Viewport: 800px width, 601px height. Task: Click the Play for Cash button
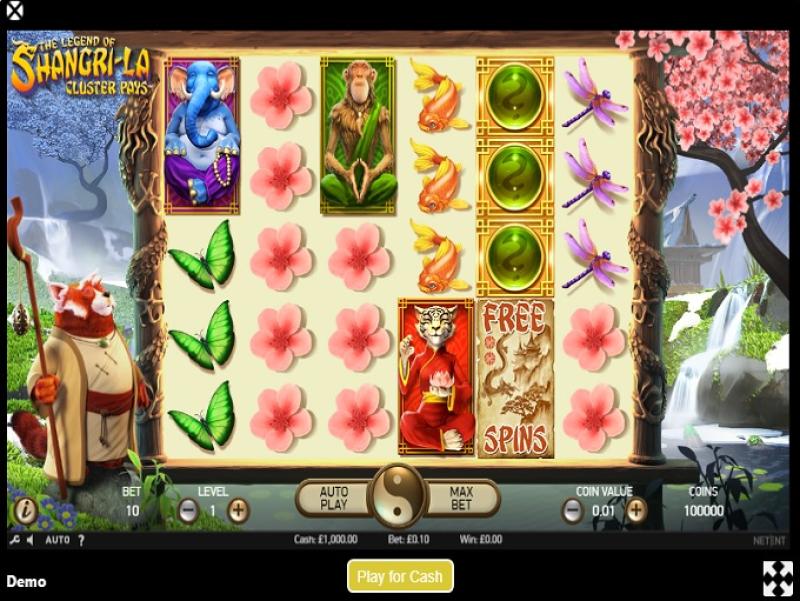coord(400,576)
